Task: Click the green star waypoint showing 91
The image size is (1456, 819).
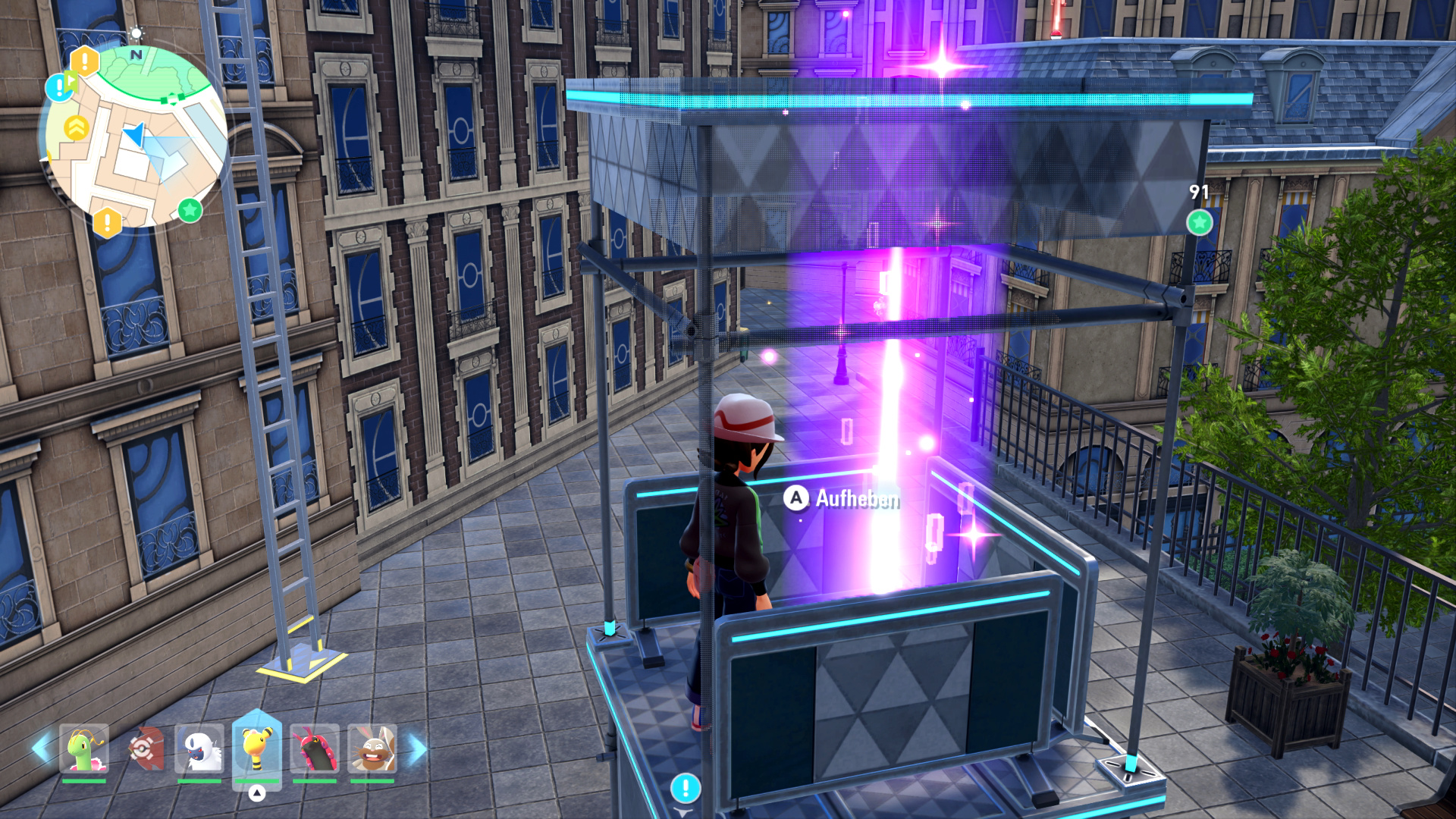Action: pyautogui.click(x=1199, y=222)
